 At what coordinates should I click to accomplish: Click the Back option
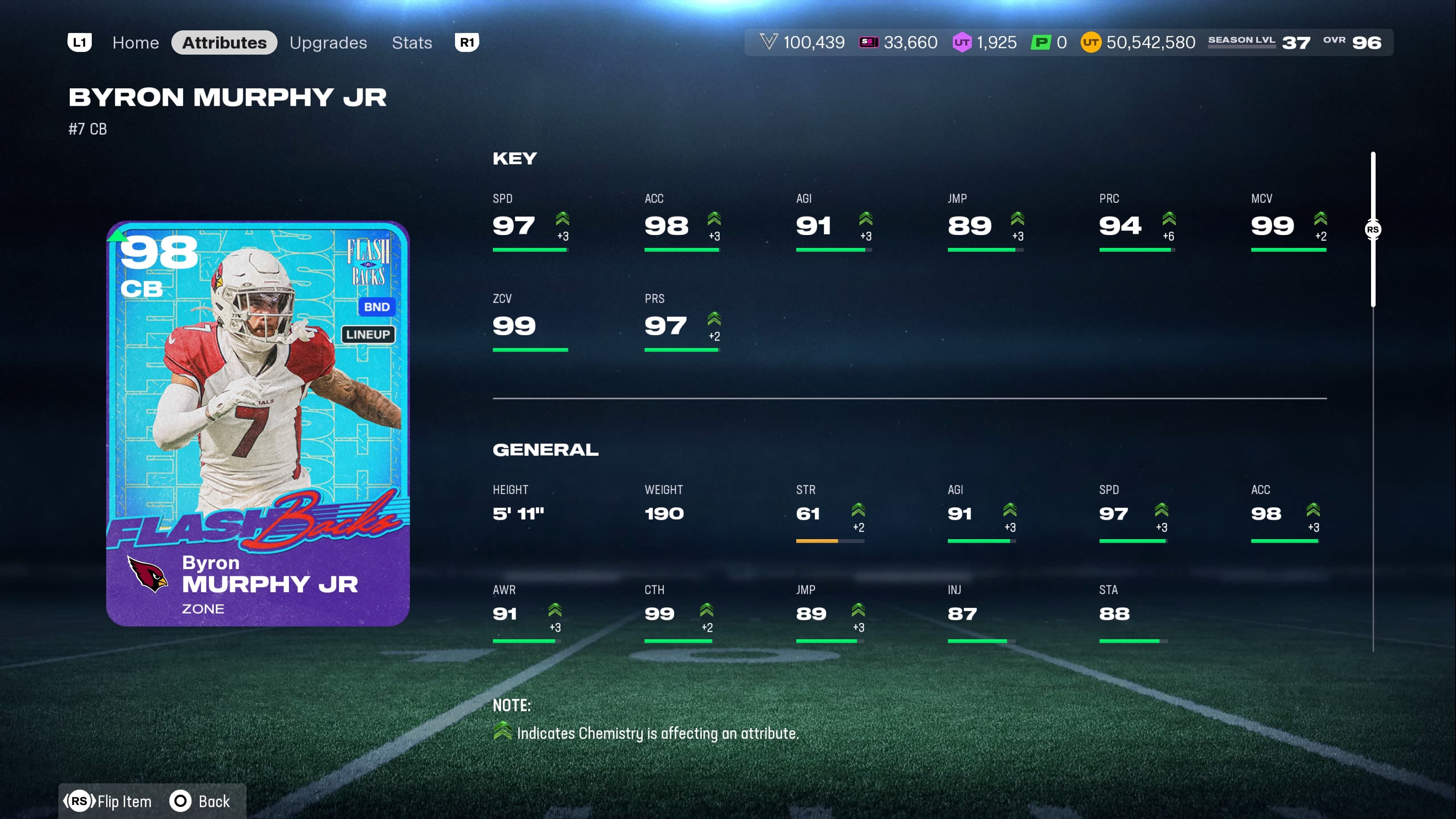201,801
